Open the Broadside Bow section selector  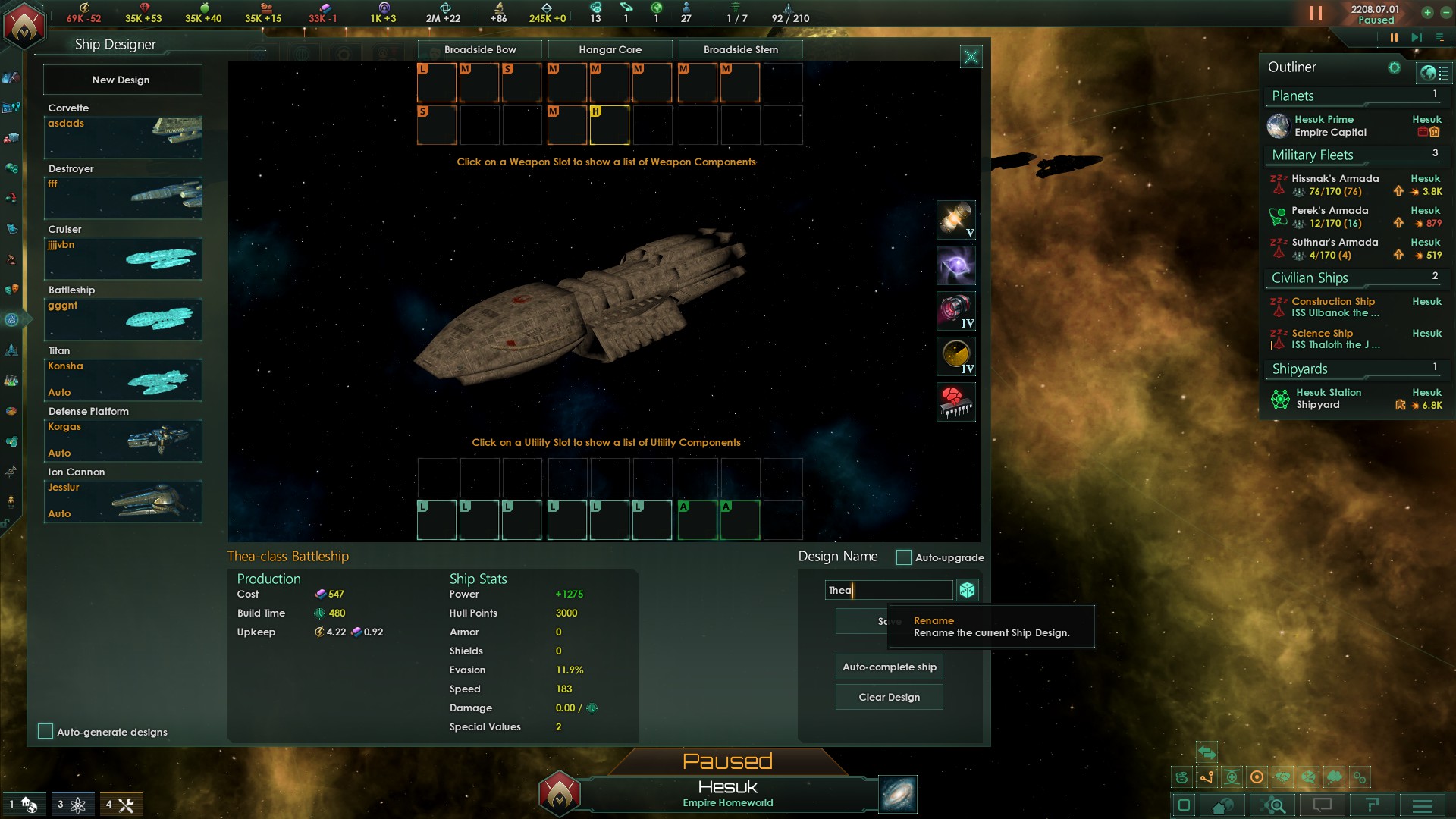(x=480, y=50)
